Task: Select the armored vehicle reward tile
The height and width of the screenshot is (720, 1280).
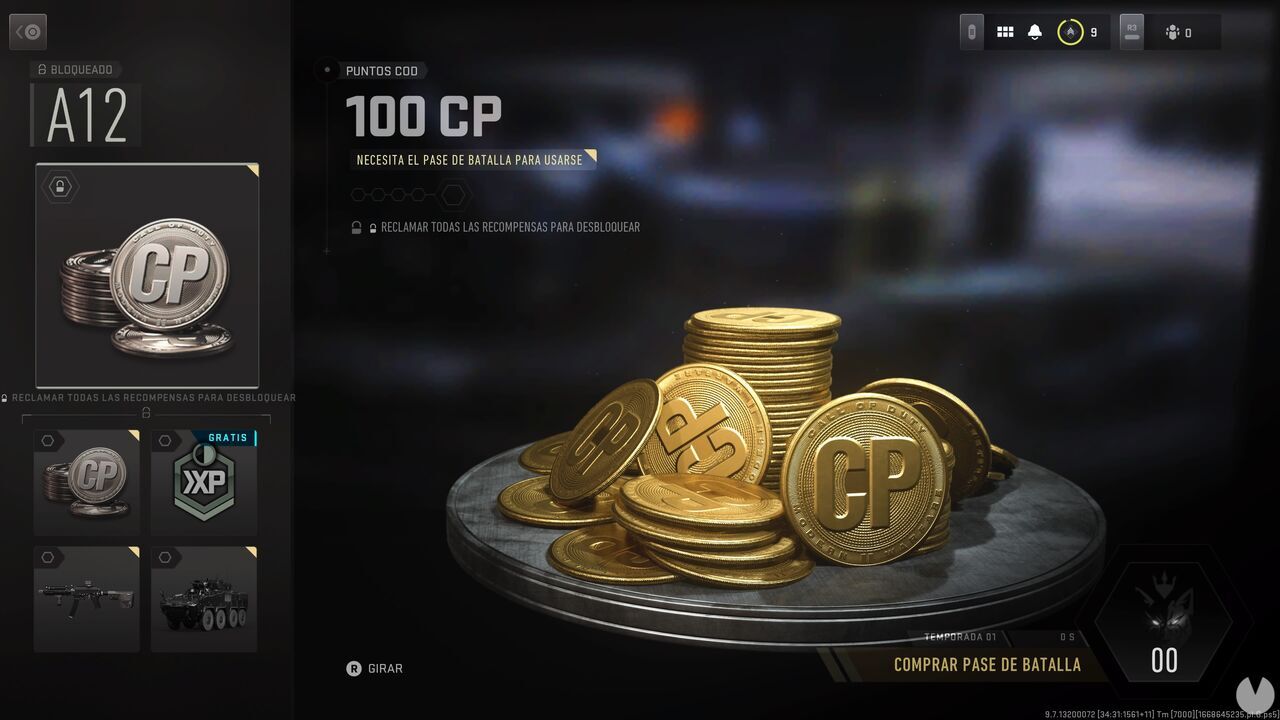Action: pos(203,598)
